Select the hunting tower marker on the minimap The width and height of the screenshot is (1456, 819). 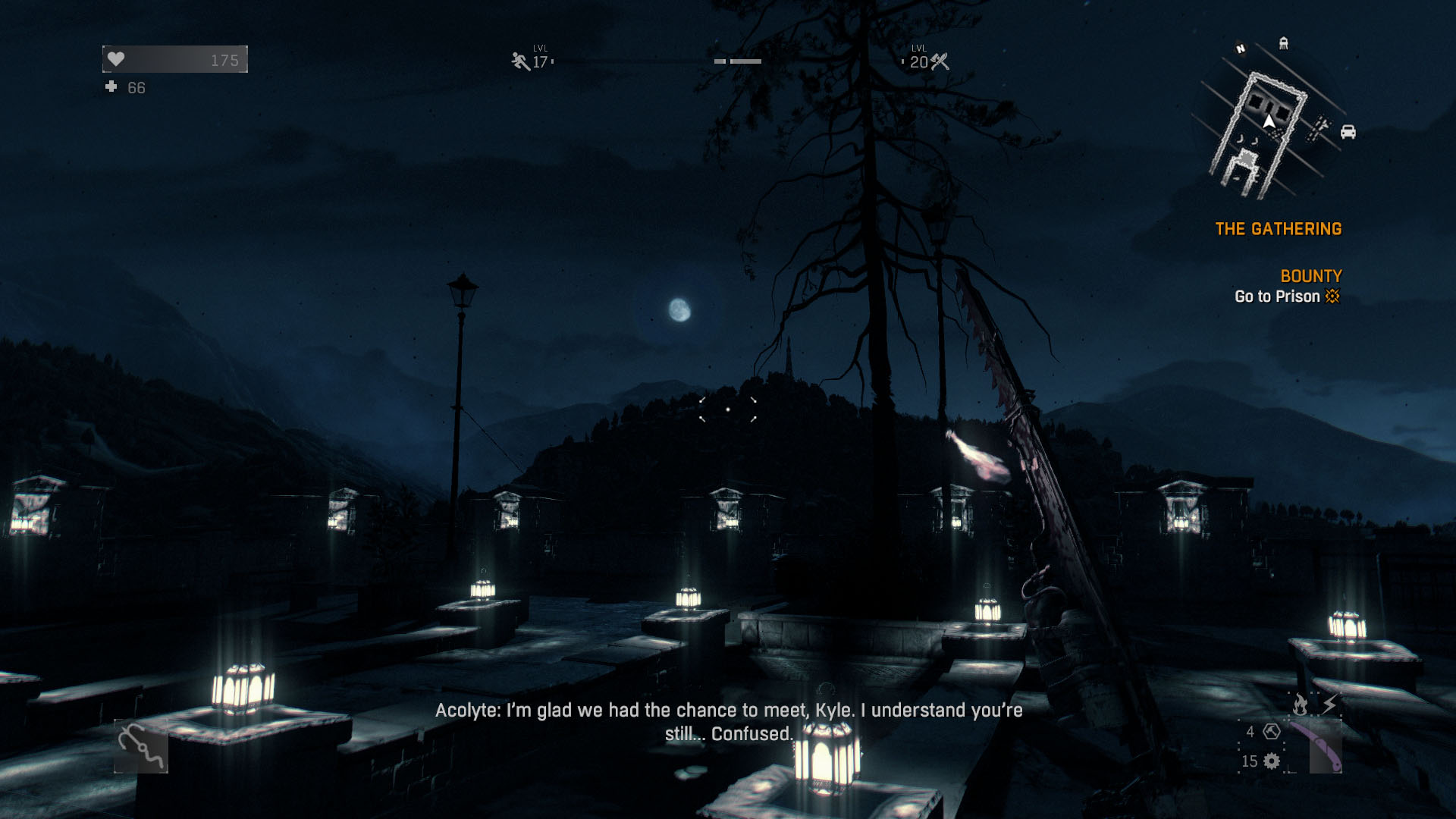1283,43
